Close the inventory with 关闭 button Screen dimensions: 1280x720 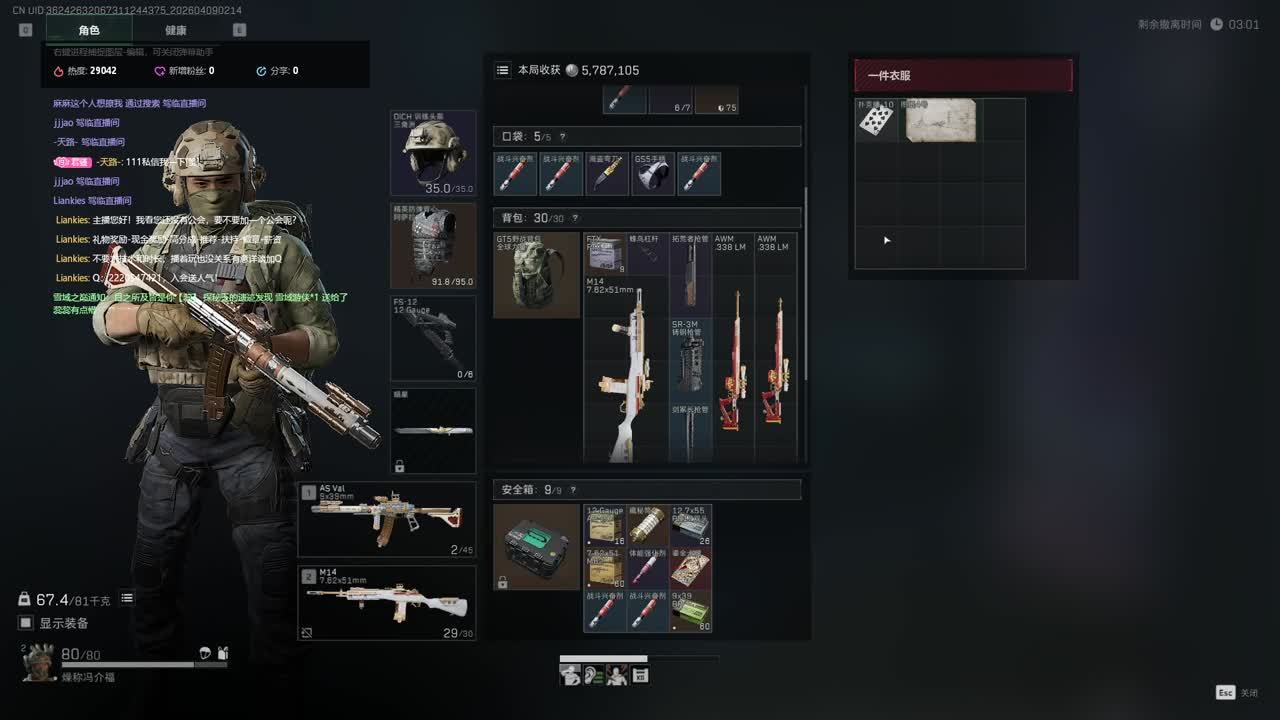coord(1238,692)
